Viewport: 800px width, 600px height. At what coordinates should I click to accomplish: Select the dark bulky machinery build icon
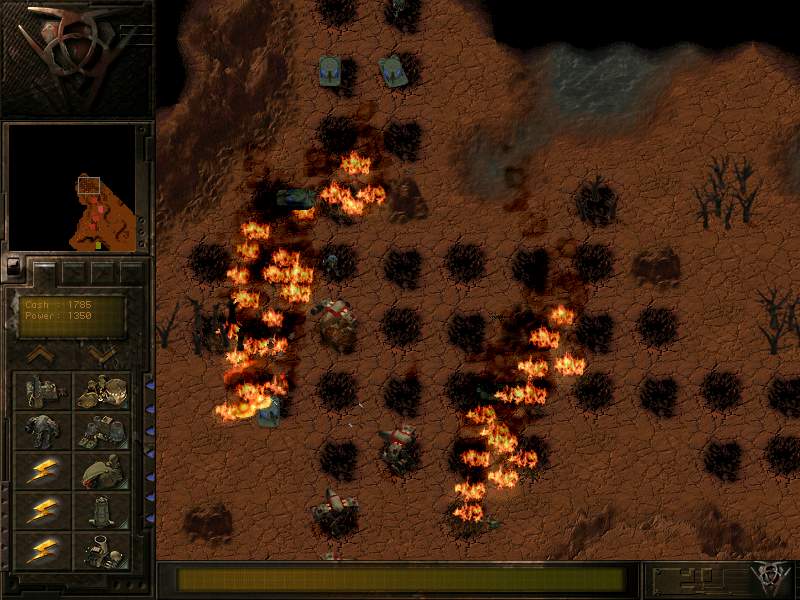[42, 430]
